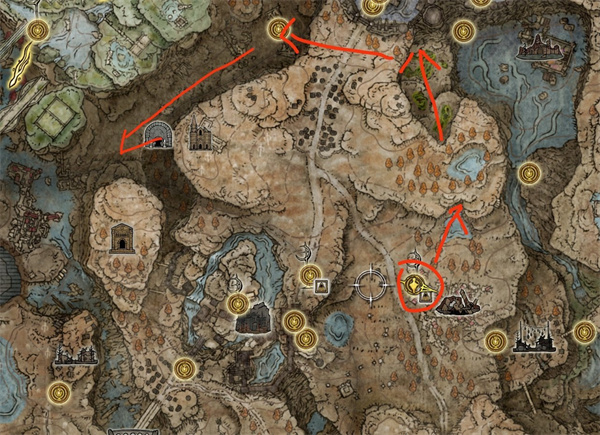The image size is (600, 435).
Task: Click the grace marker above the small square pin
Action: point(310,272)
